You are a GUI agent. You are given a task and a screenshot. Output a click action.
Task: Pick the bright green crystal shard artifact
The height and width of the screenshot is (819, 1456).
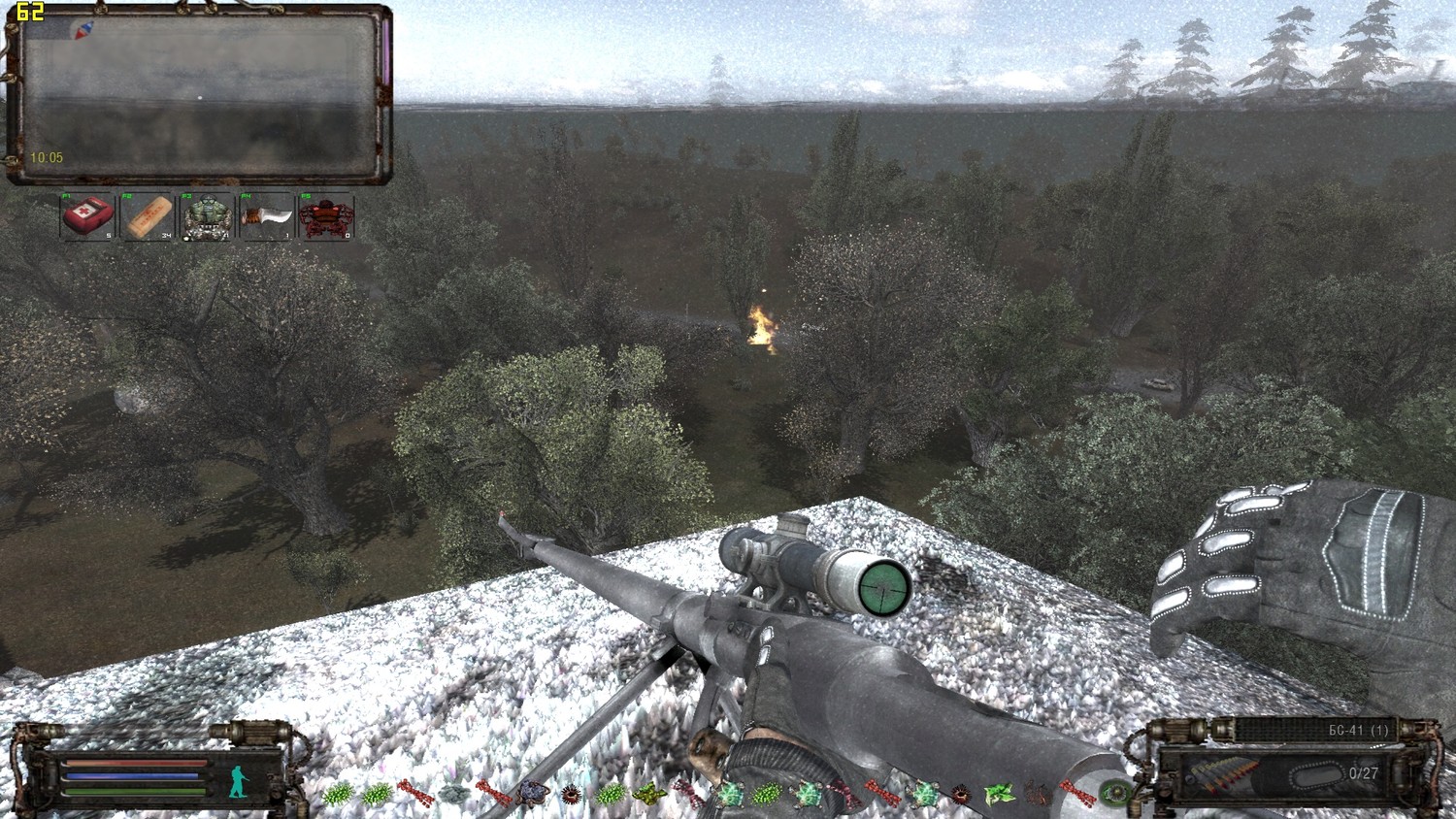click(999, 795)
